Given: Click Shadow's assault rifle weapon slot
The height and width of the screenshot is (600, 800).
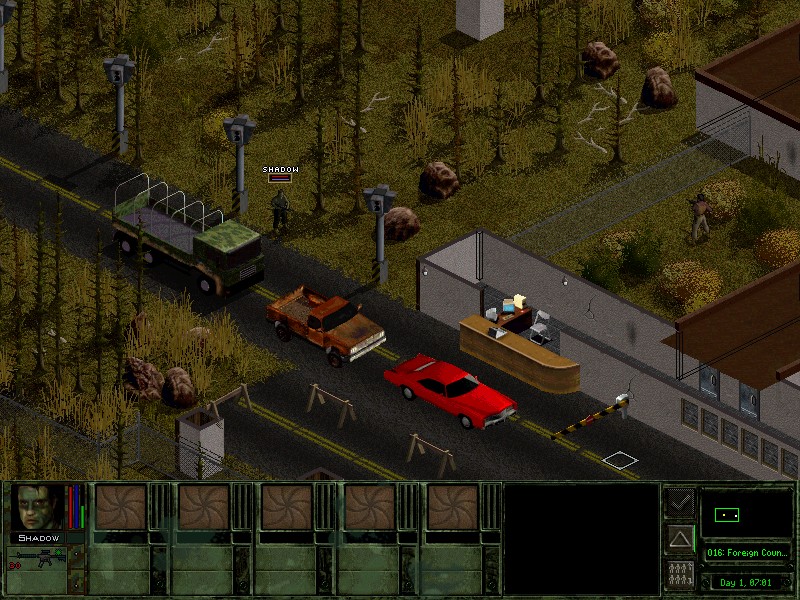Looking at the screenshot, I should [38, 560].
